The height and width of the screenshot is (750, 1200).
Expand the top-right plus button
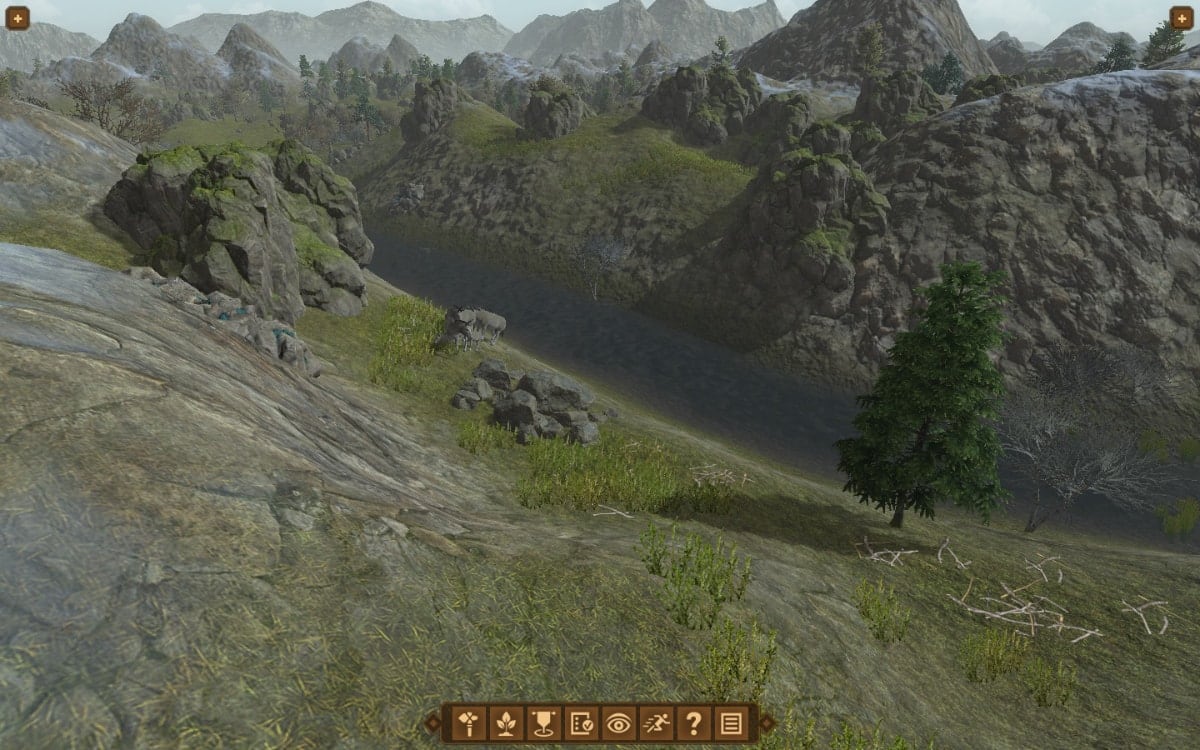tap(1182, 17)
